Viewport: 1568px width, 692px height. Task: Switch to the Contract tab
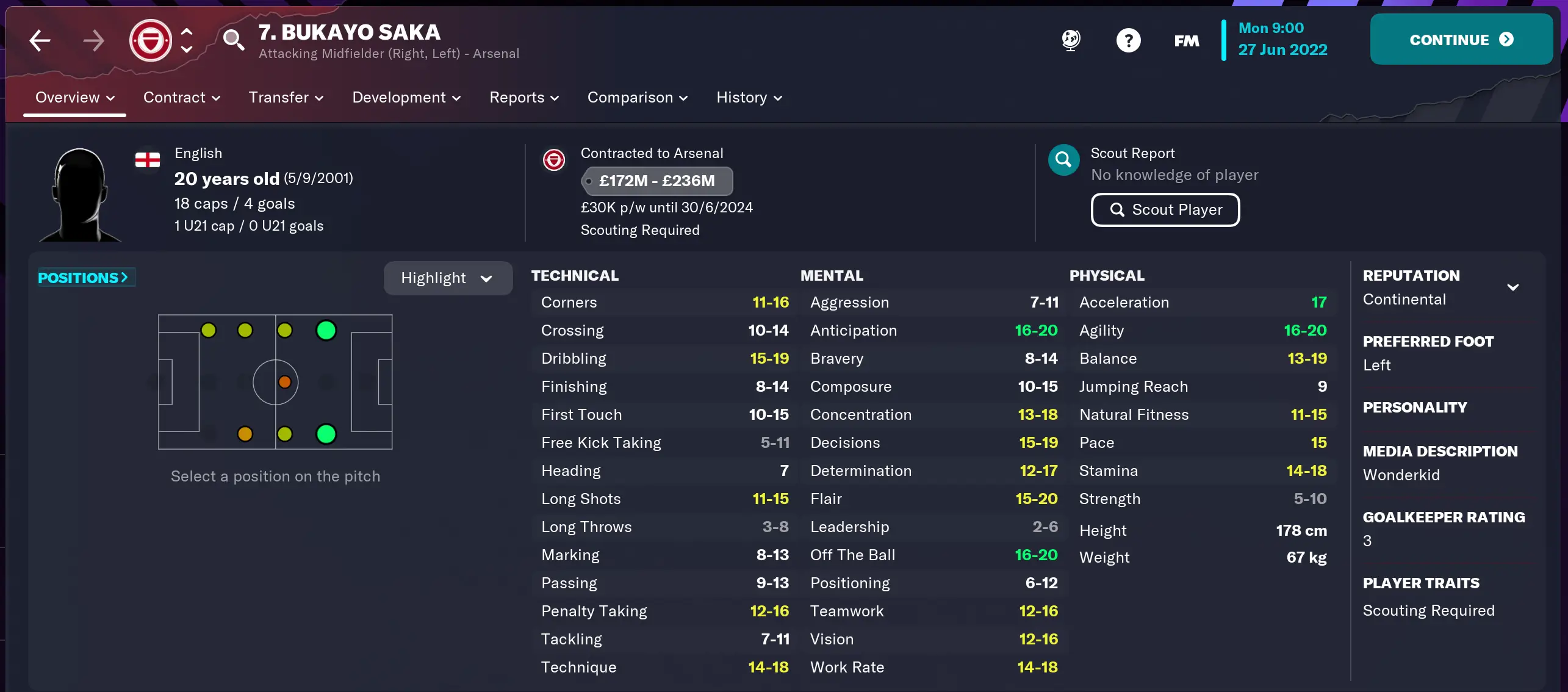click(x=181, y=97)
